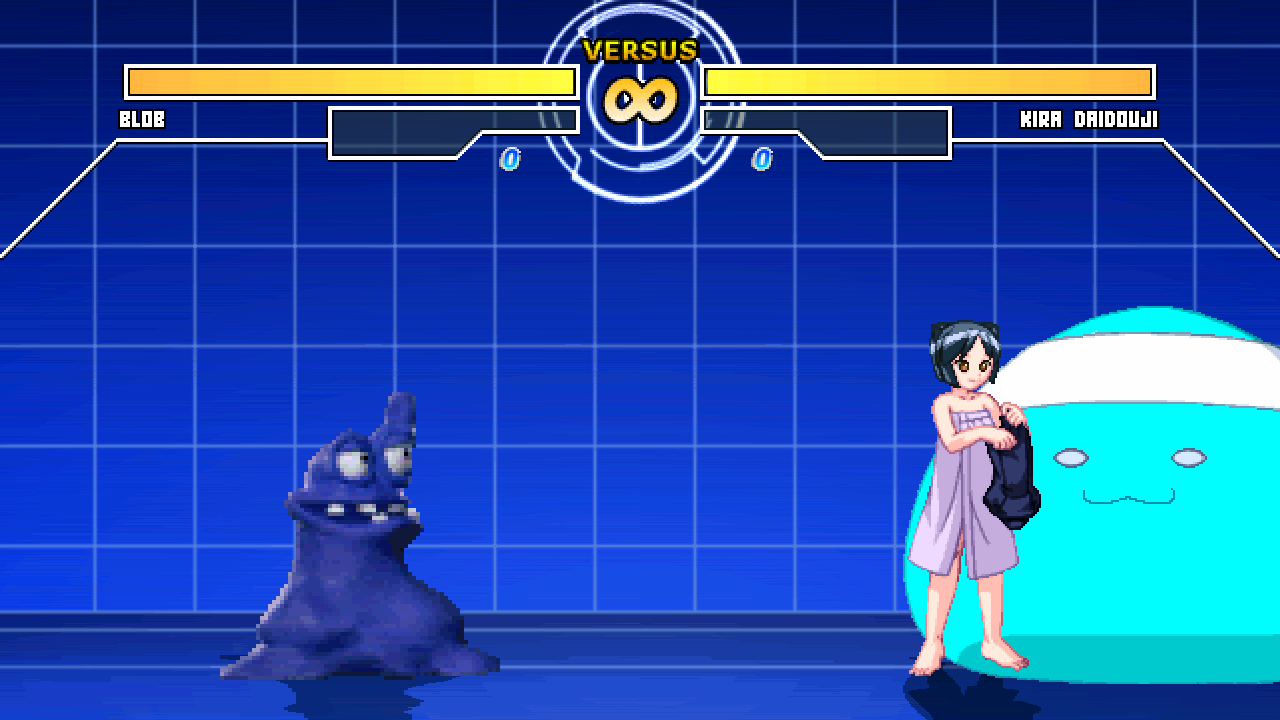Image resolution: width=1280 pixels, height=720 pixels.
Task: Select the VERSUS emblem at the top
Action: 640,47
